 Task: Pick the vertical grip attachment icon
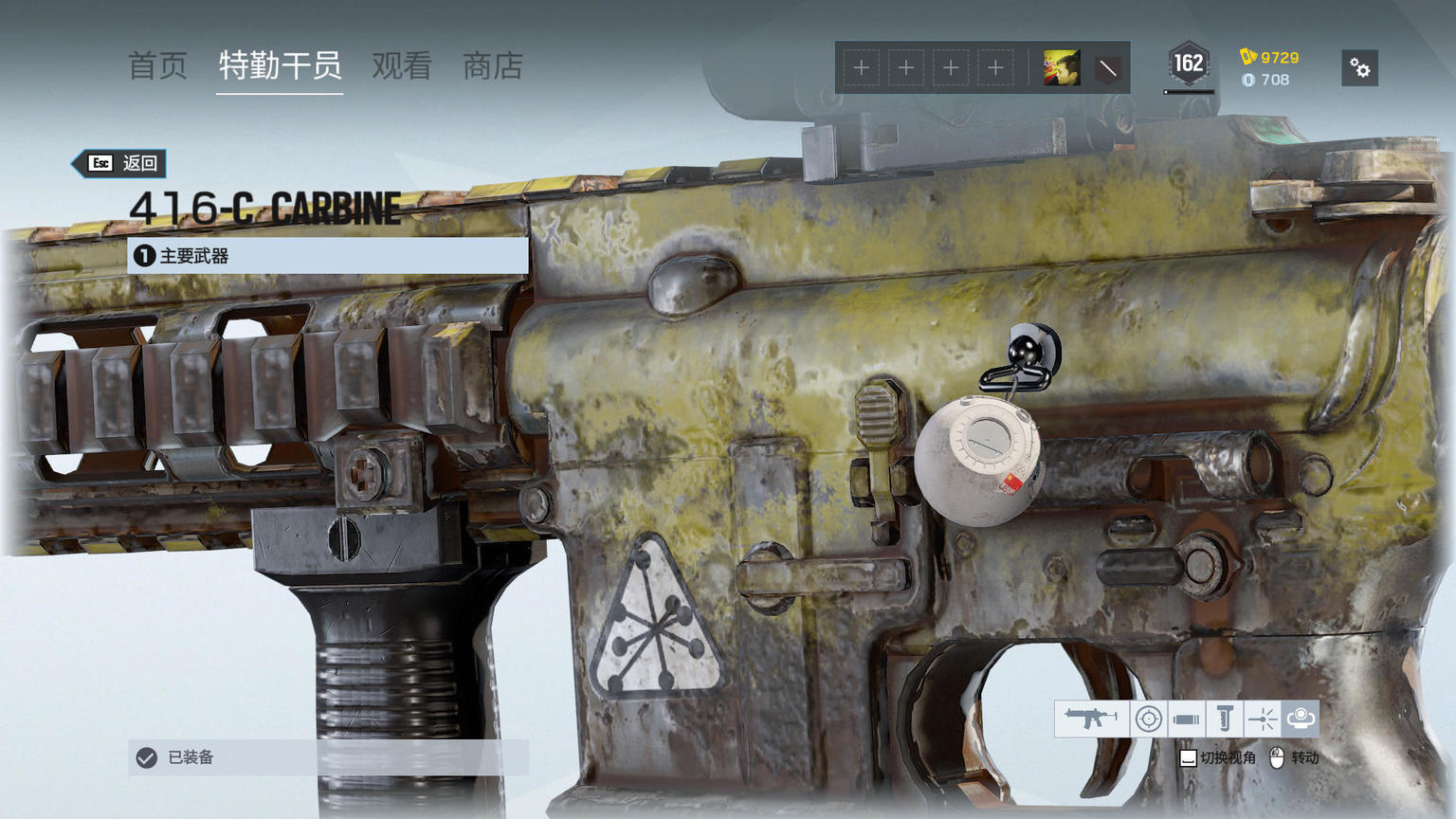coord(1224,719)
